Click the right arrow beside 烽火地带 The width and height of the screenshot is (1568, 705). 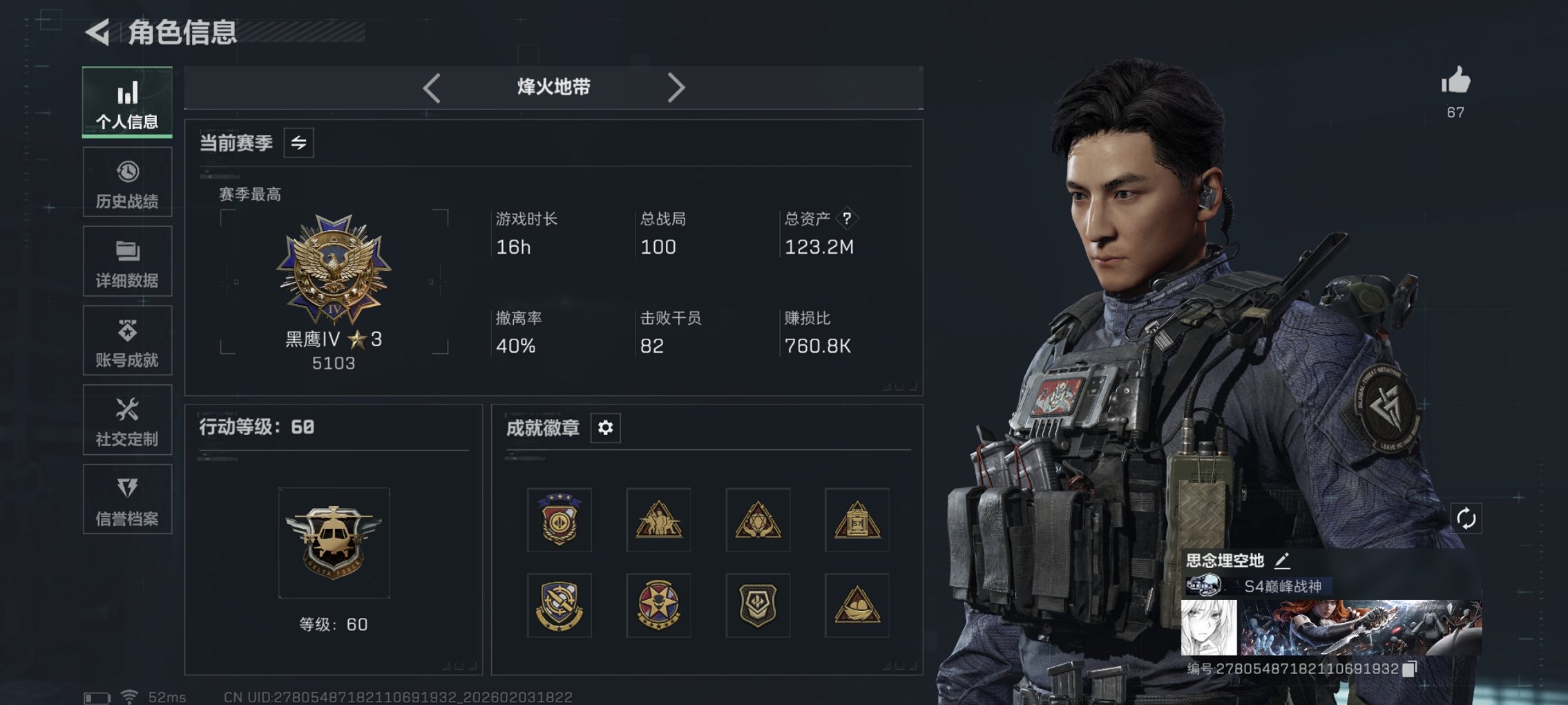[x=676, y=87]
